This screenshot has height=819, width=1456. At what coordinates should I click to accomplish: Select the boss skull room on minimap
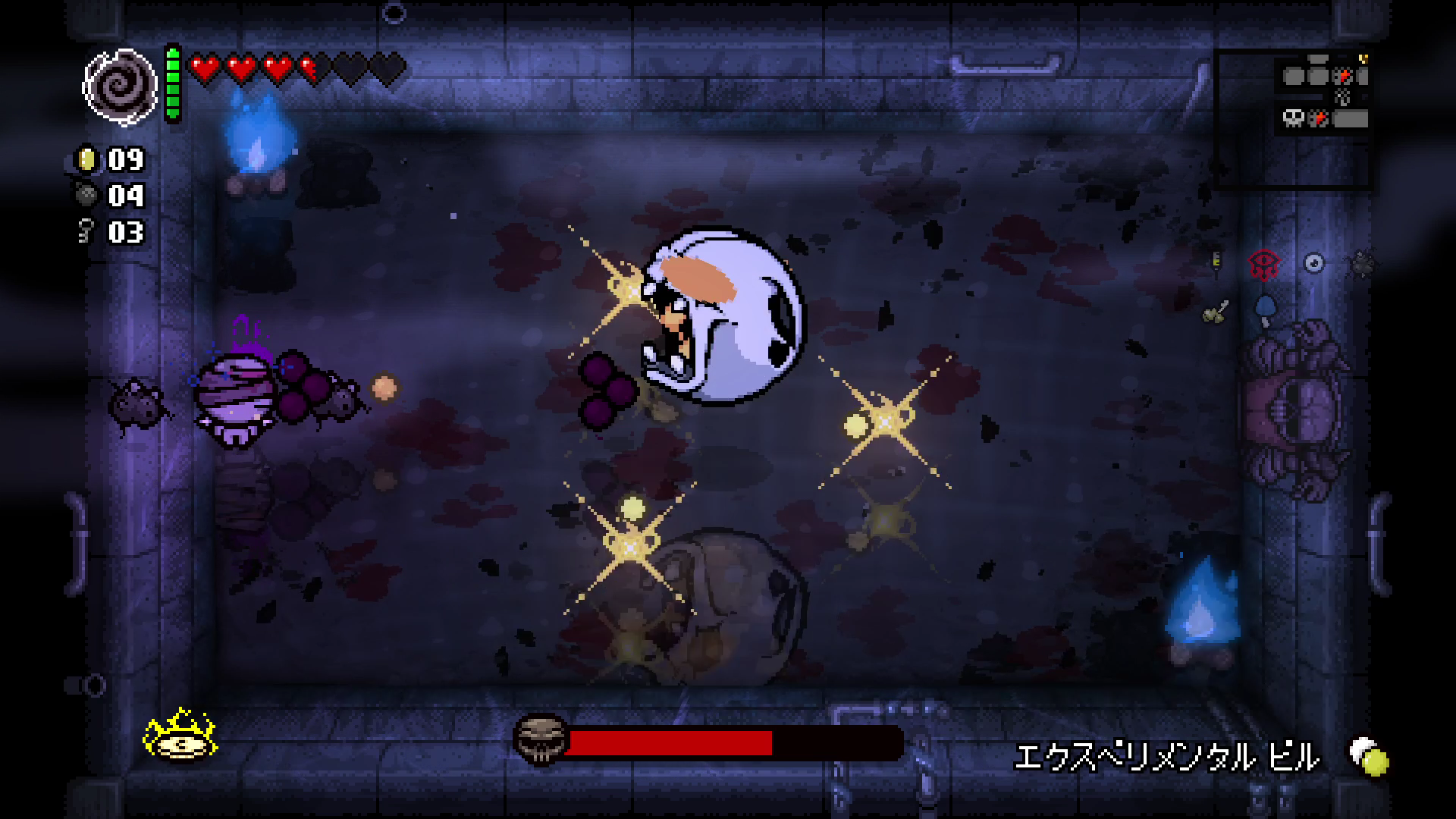(1293, 118)
